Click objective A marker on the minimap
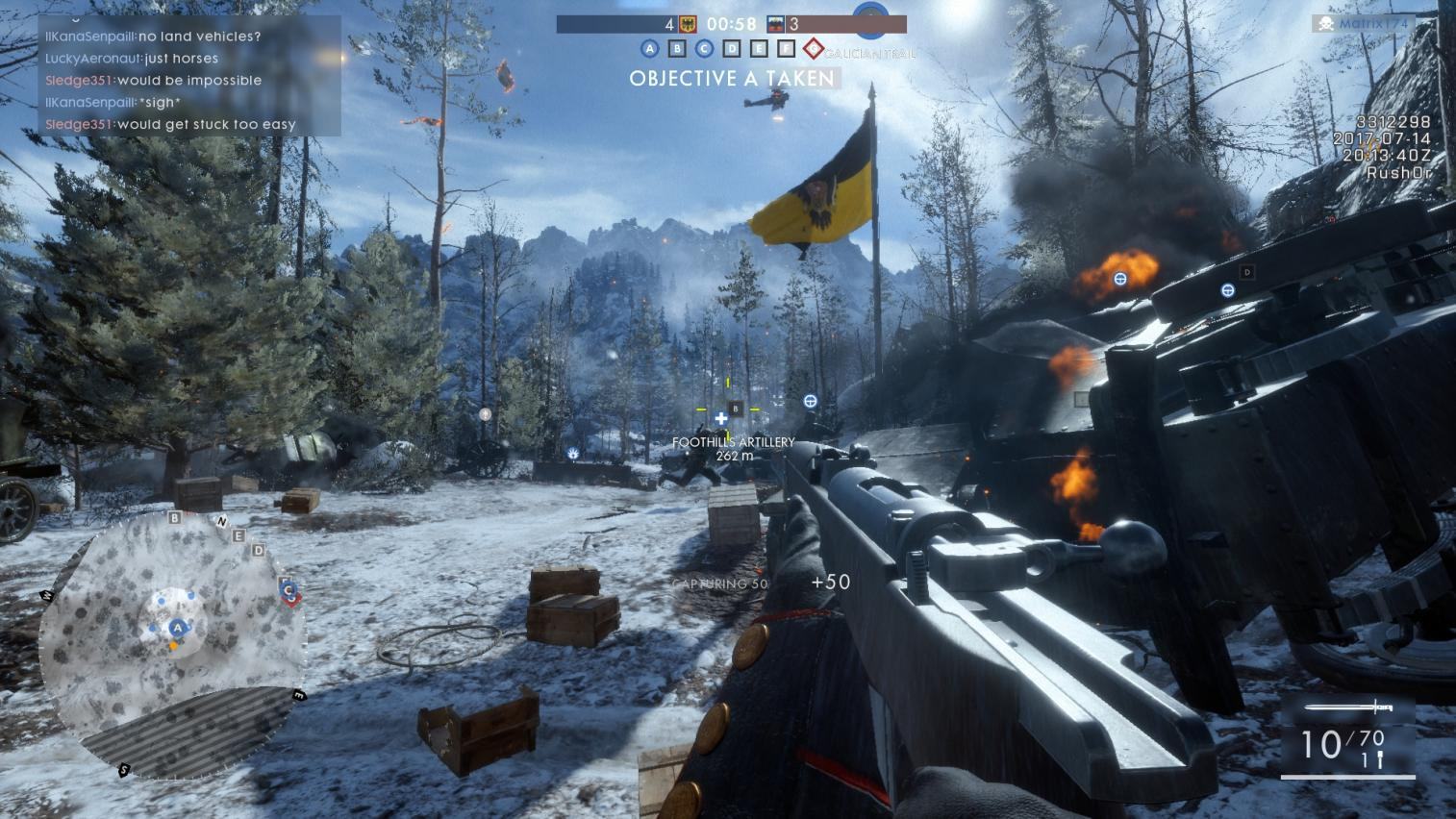Screen dimensions: 1456x819 (177, 628)
